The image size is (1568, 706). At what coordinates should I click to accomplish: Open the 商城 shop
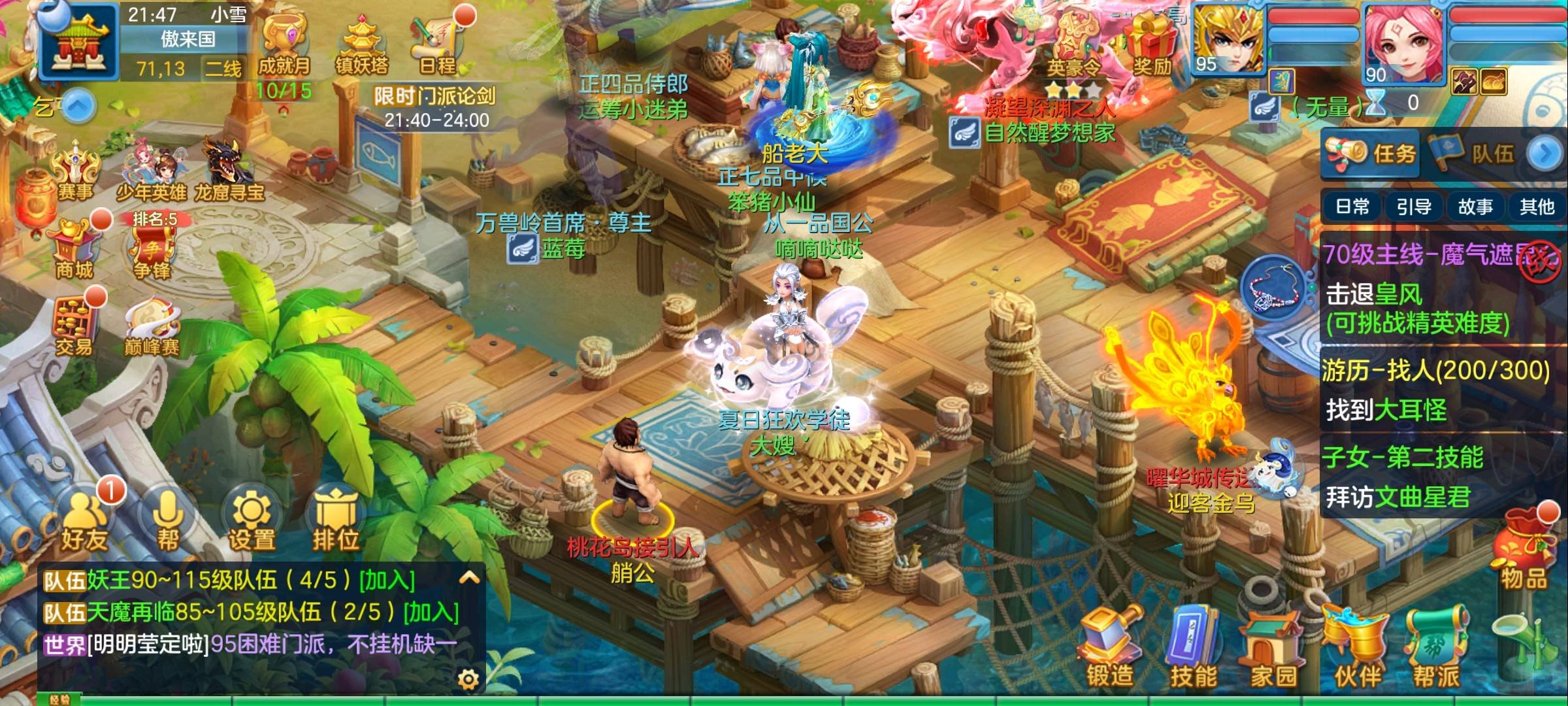74,248
